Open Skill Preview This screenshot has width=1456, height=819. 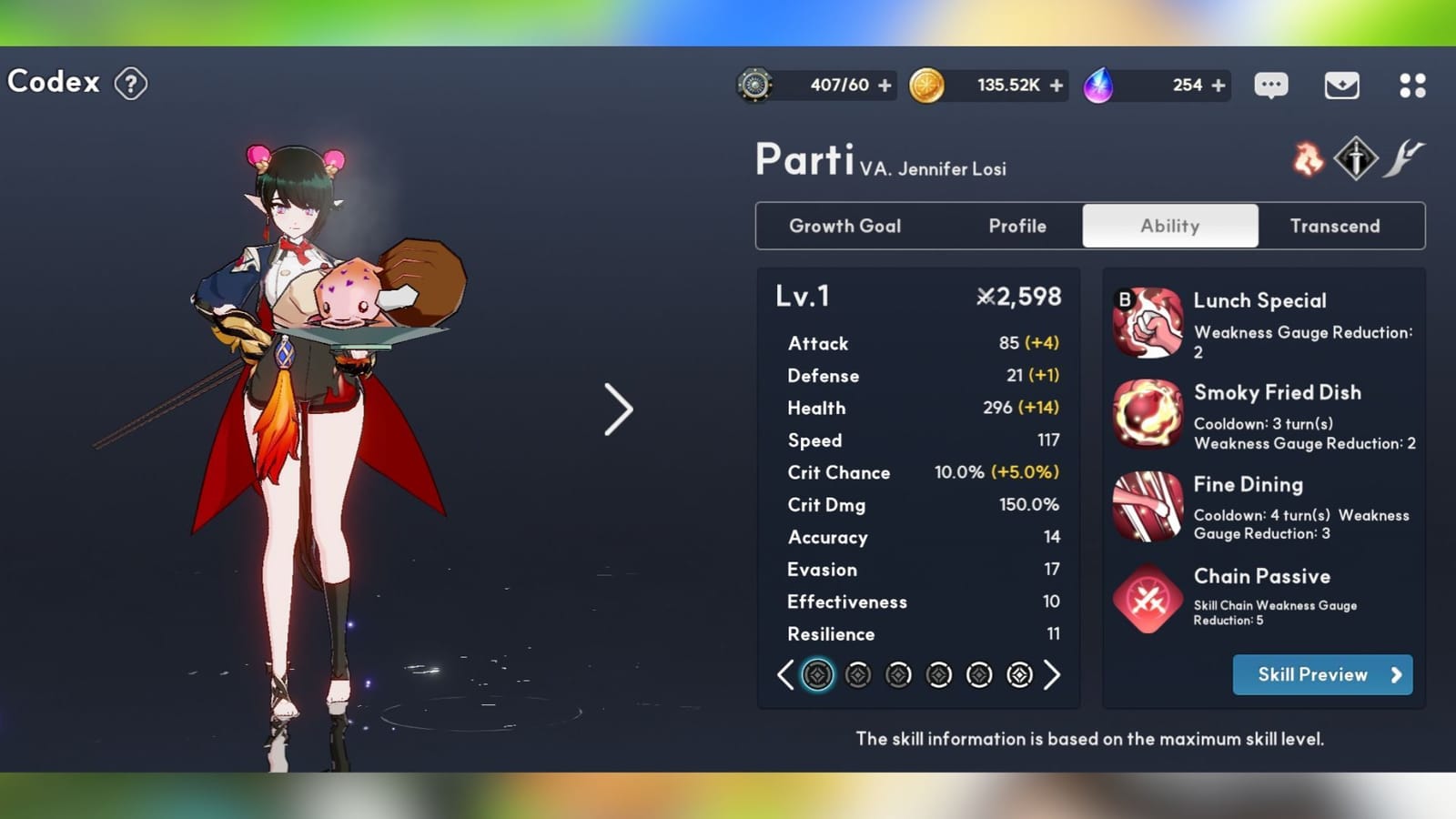1322,675
